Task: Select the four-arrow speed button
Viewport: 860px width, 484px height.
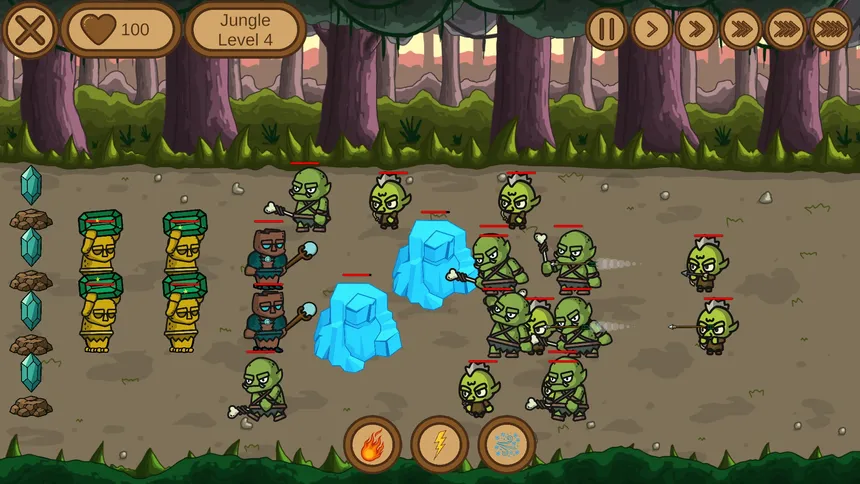Action: 786,29
